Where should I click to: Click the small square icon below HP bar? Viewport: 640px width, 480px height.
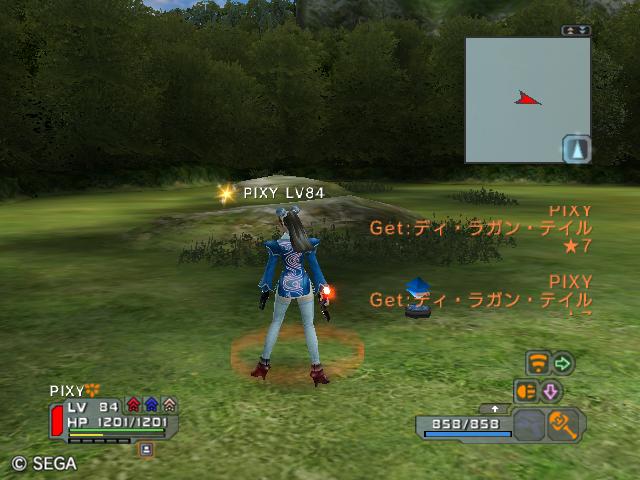(146, 450)
